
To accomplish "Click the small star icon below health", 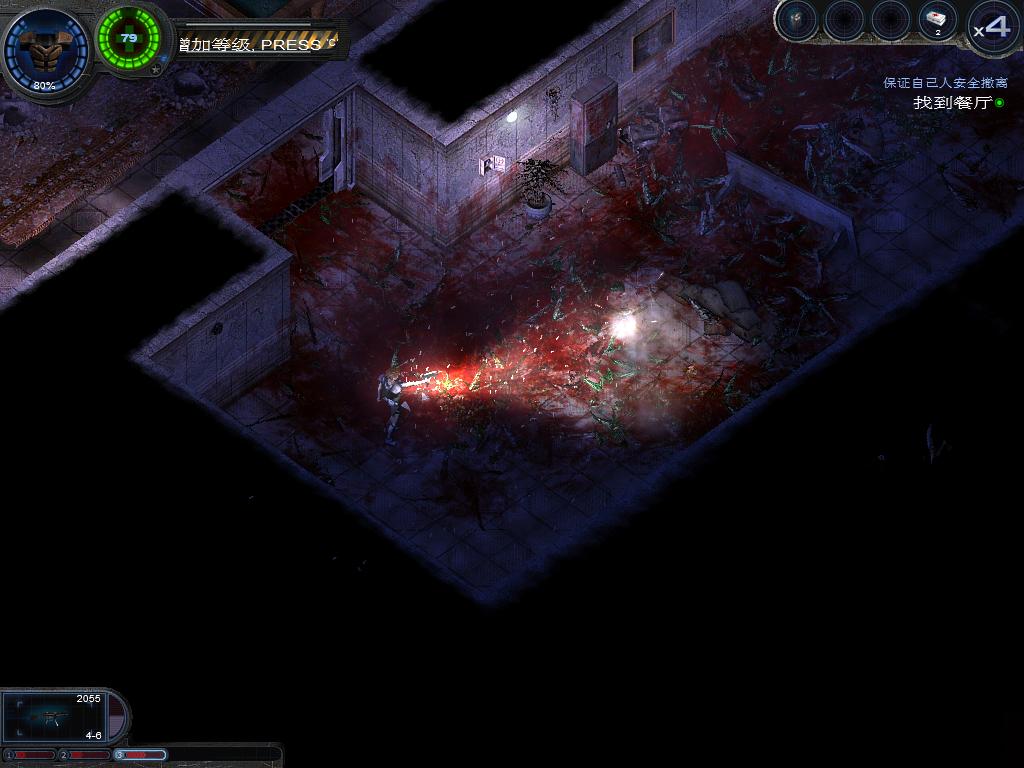I will tap(155, 71).
